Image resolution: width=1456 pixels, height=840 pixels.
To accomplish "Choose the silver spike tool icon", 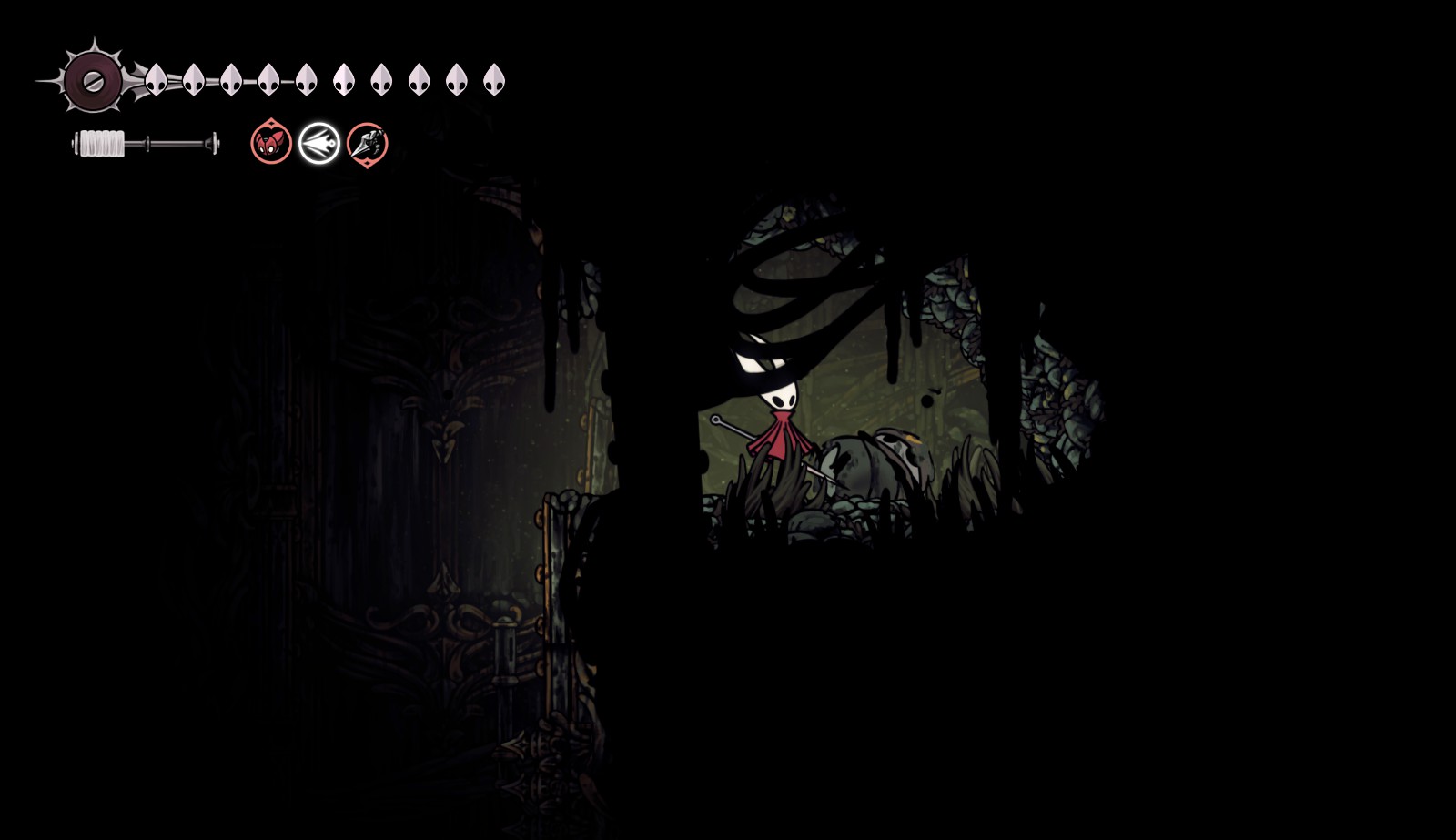I will tap(368, 143).
